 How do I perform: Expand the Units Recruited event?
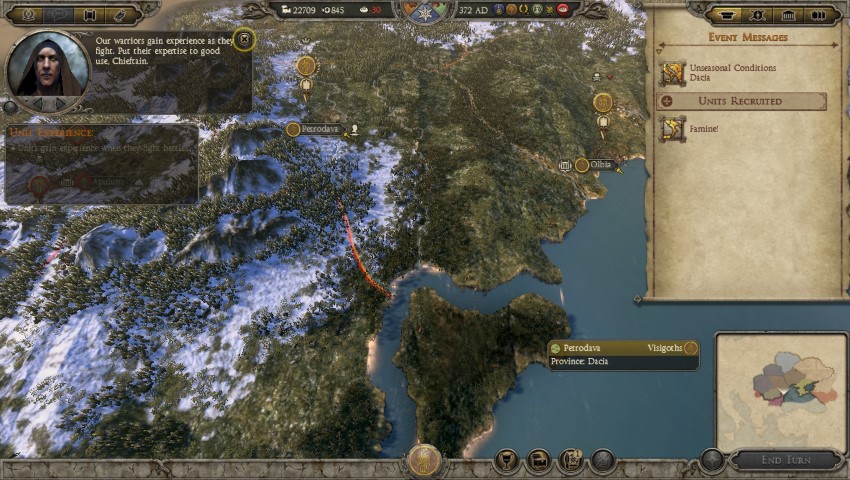741,101
